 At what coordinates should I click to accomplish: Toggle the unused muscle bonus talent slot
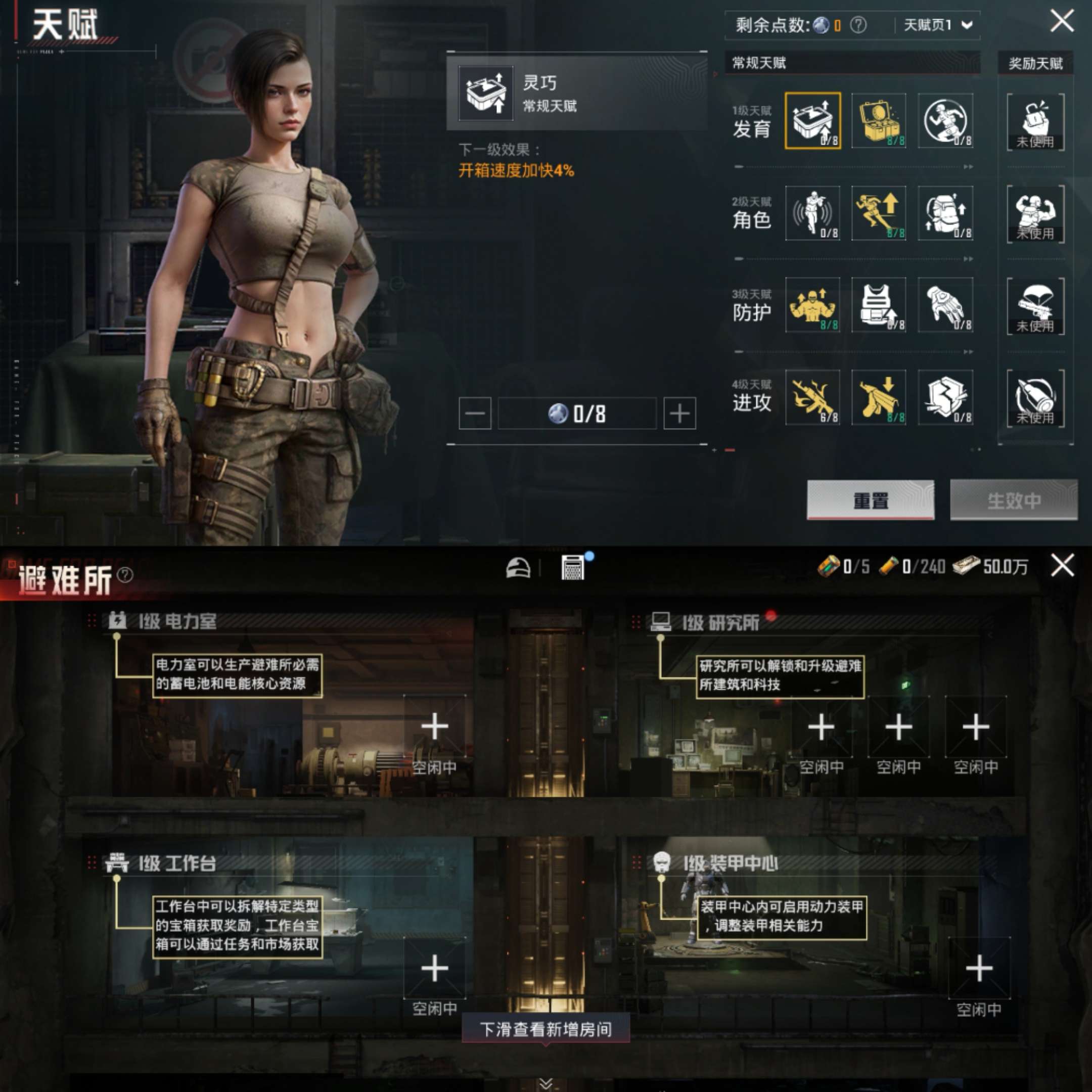coord(1035,214)
